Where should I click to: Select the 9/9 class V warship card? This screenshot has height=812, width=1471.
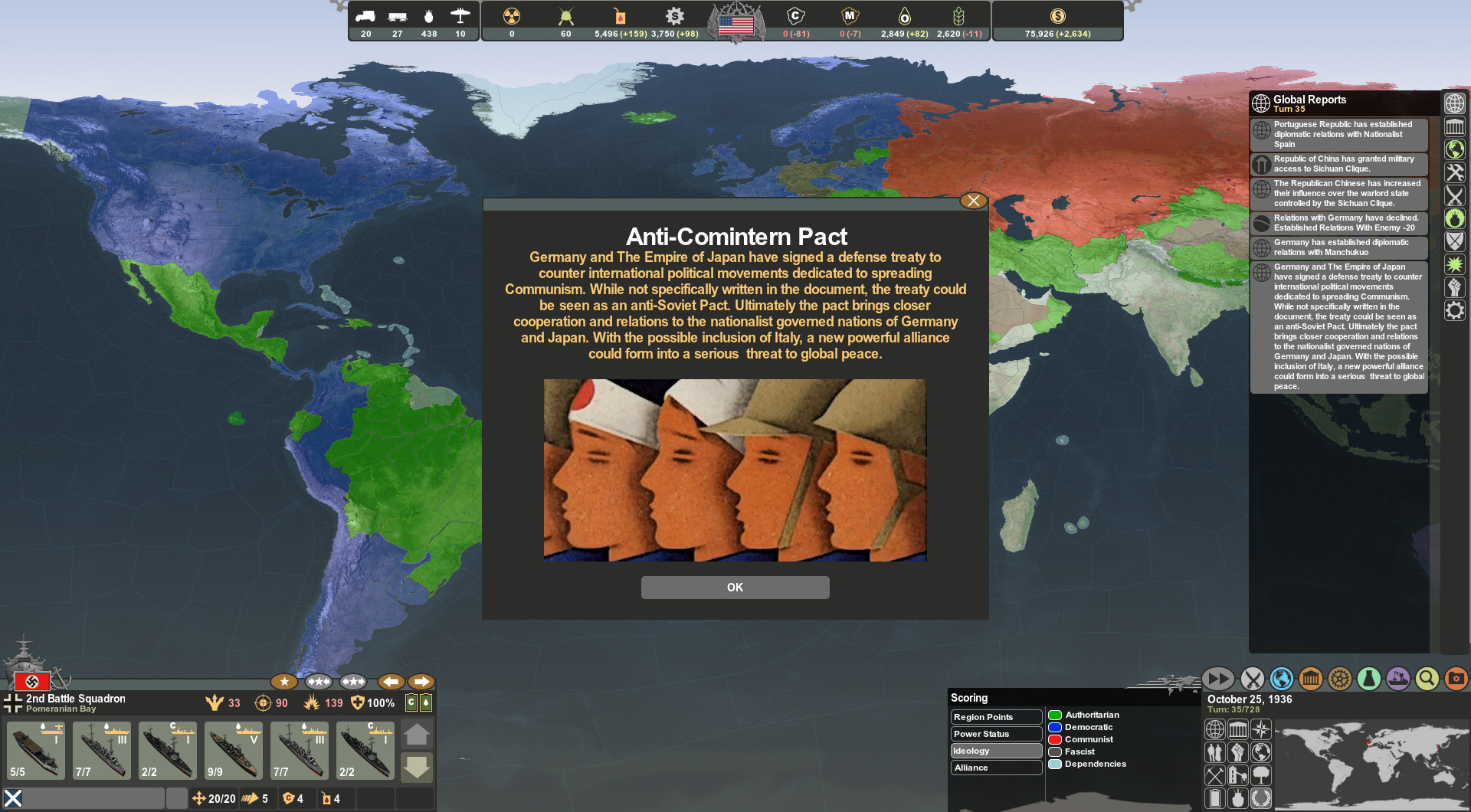(x=234, y=750)
